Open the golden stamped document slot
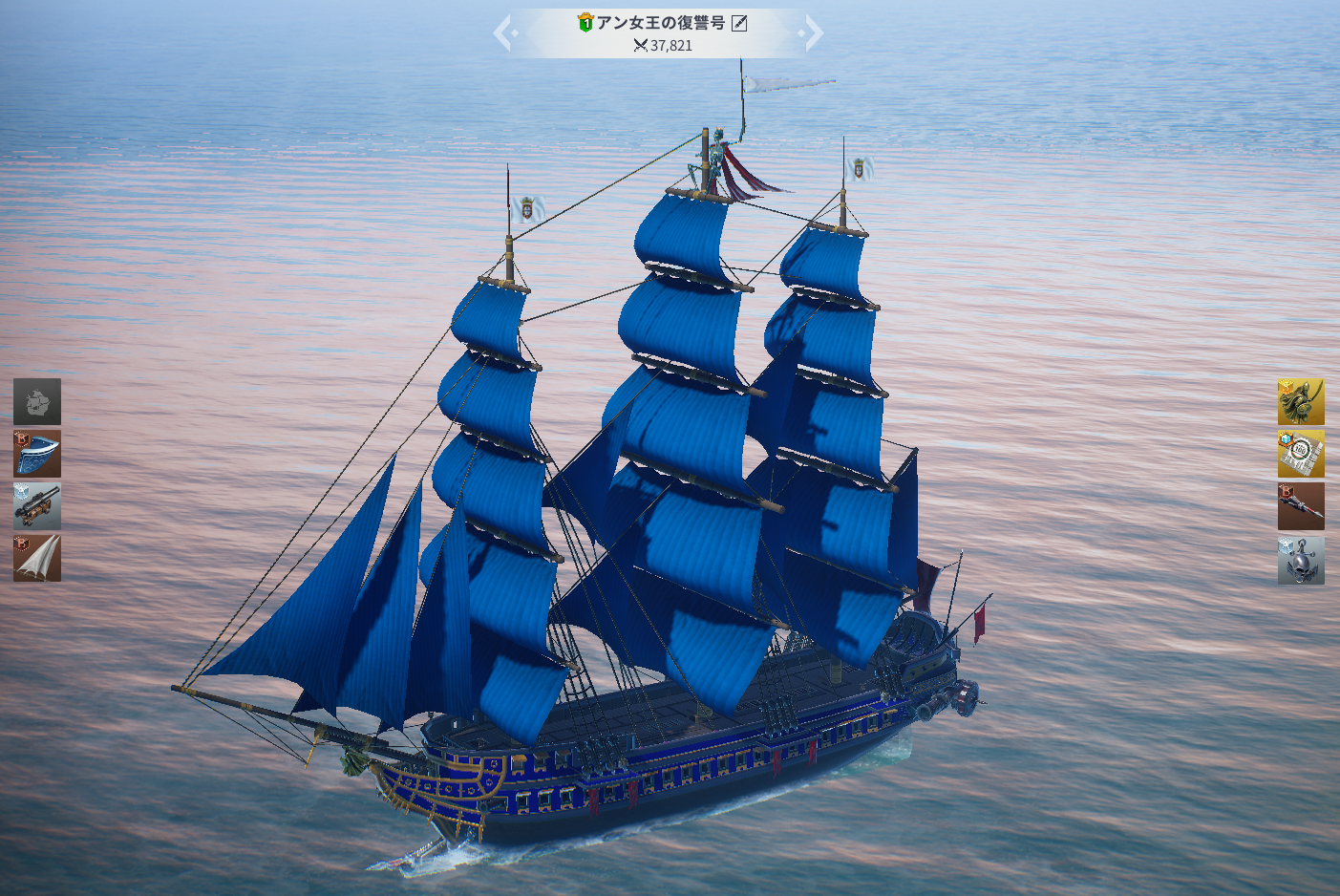The height and width of the screenshot is (896, 1340). (1301, 454)
